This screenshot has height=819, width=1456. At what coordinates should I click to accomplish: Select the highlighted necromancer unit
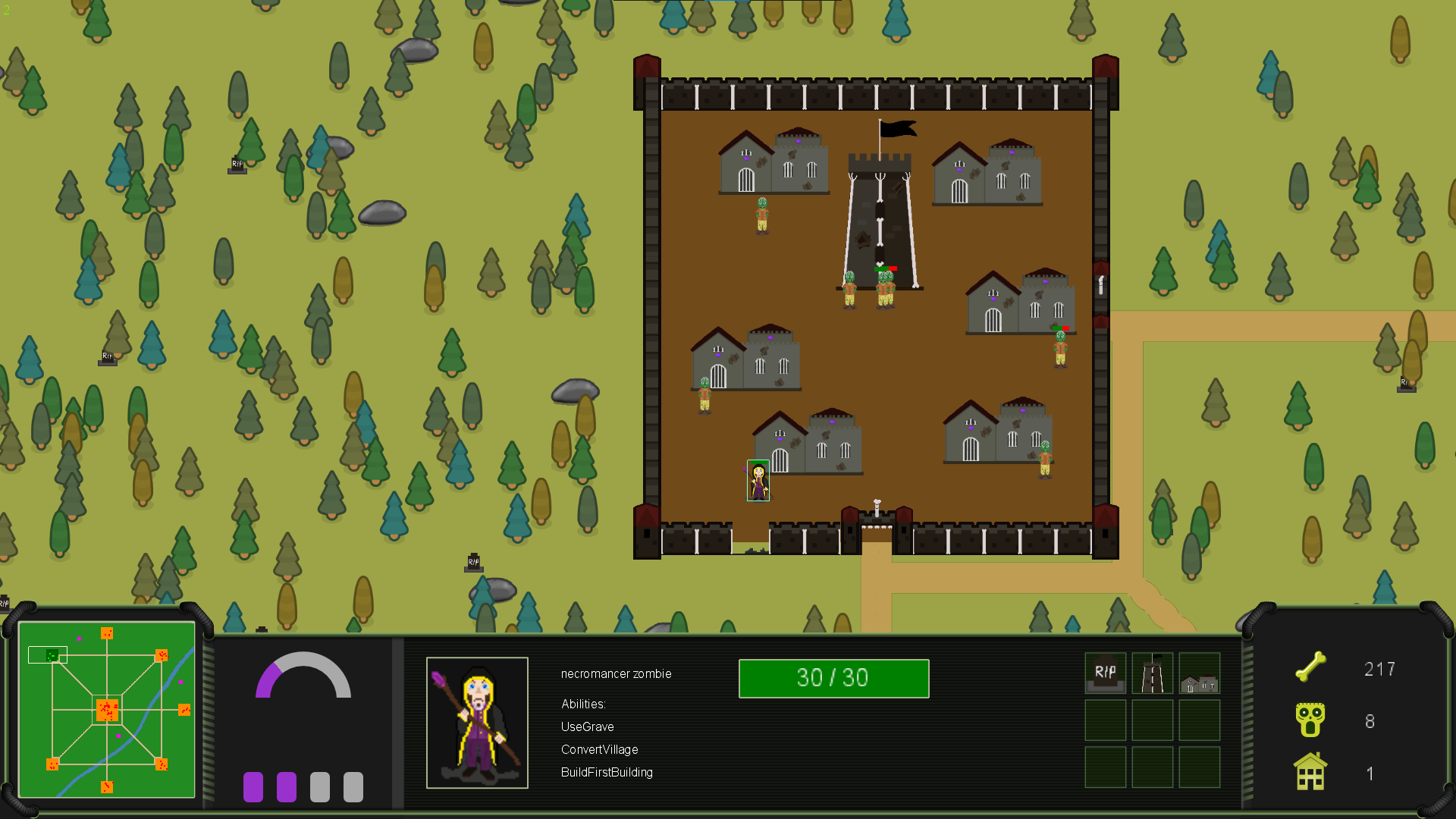click(x=758, y=480)
